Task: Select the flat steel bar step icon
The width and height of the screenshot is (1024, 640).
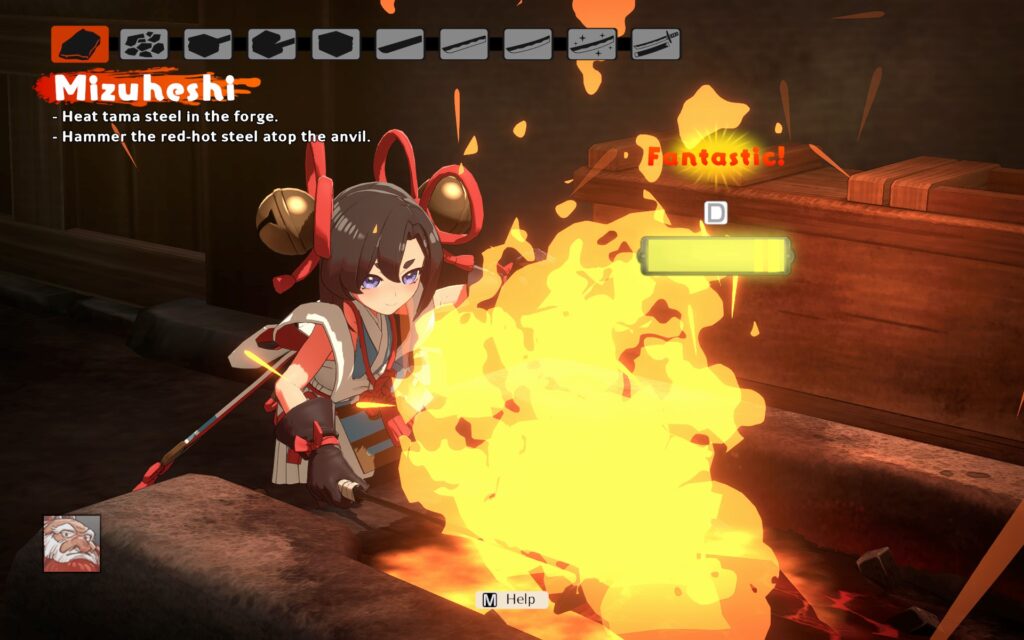Action: click(400, 44)
